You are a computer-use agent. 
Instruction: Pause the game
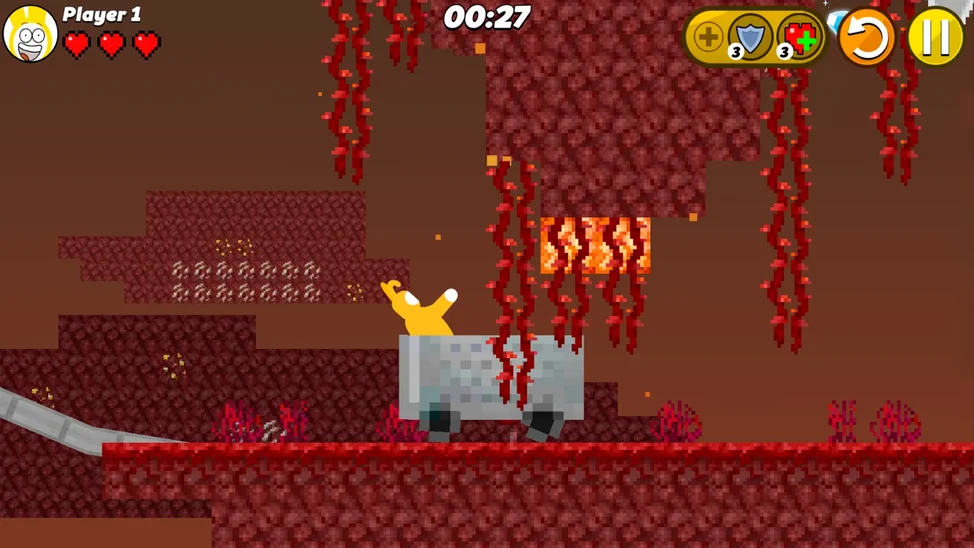tap(935, 37)
